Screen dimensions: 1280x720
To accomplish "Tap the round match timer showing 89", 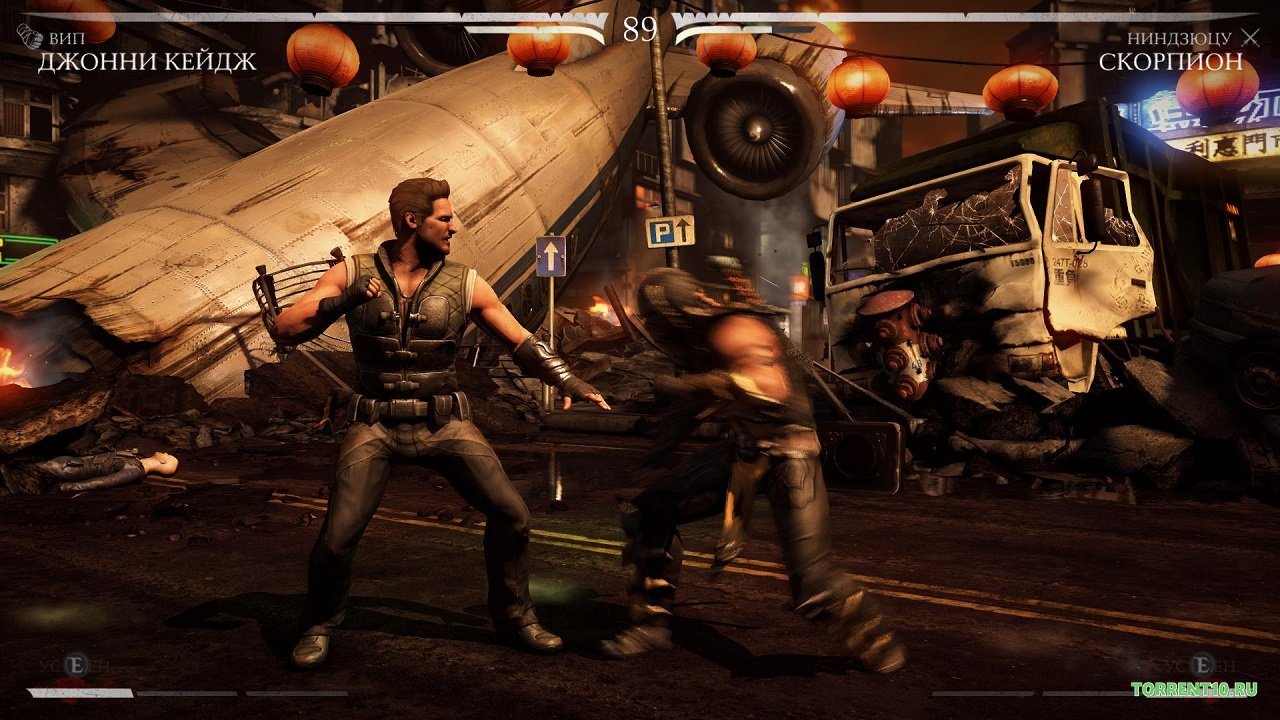I will click(x=640, y=25).
